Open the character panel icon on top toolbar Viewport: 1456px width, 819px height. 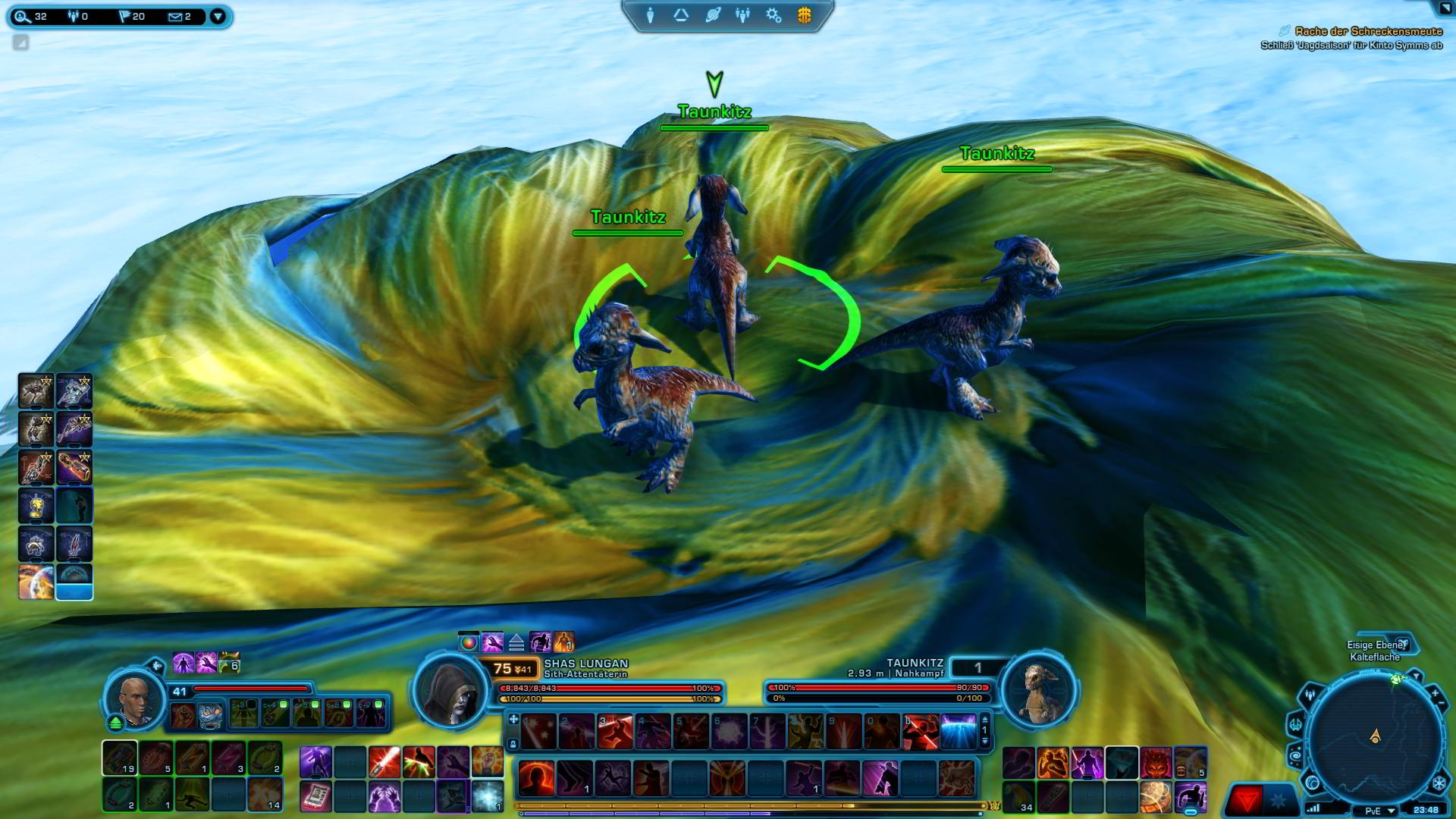click(650, 13)
